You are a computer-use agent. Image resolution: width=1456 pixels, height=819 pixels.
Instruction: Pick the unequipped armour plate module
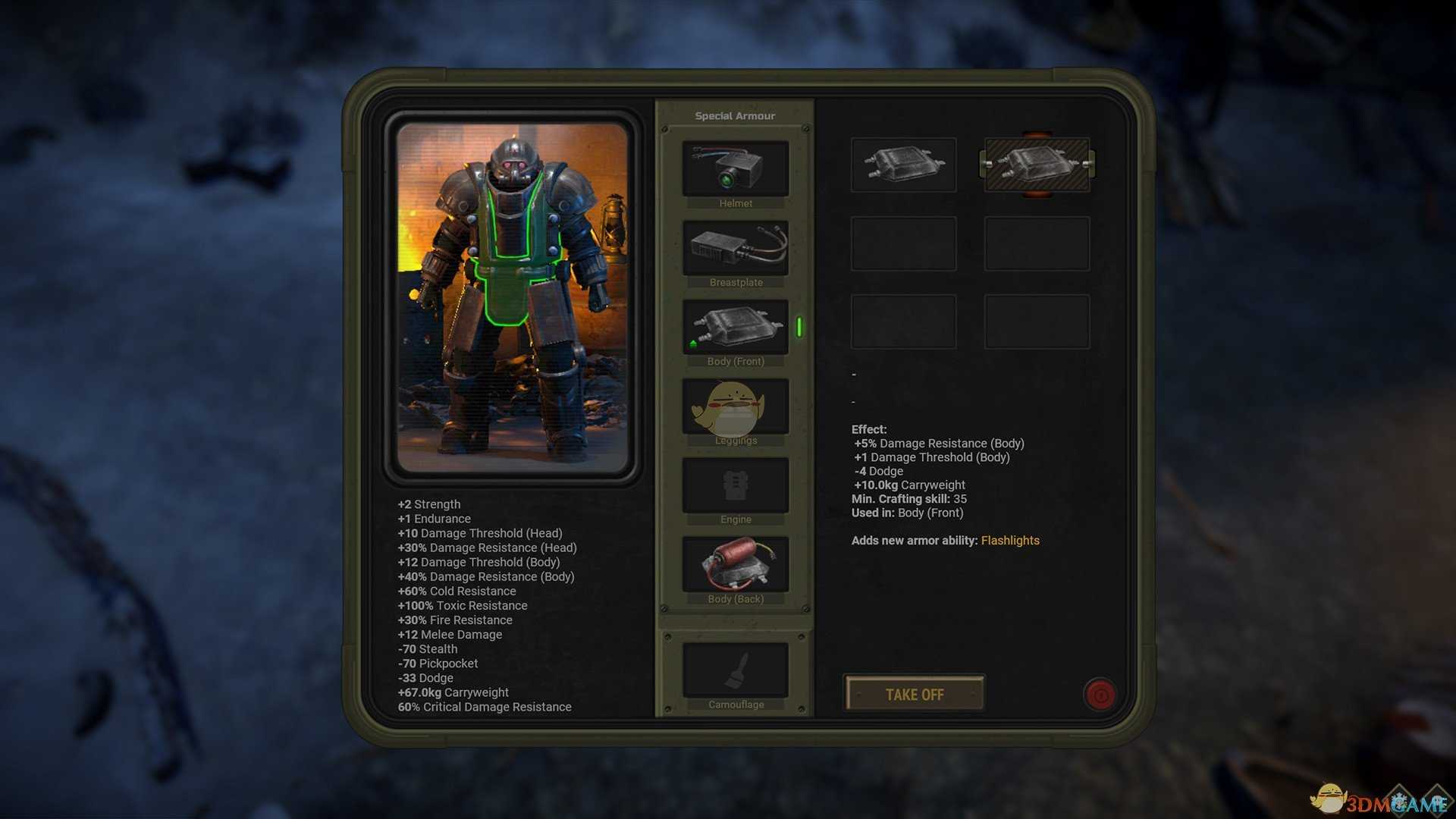(903, 165)
